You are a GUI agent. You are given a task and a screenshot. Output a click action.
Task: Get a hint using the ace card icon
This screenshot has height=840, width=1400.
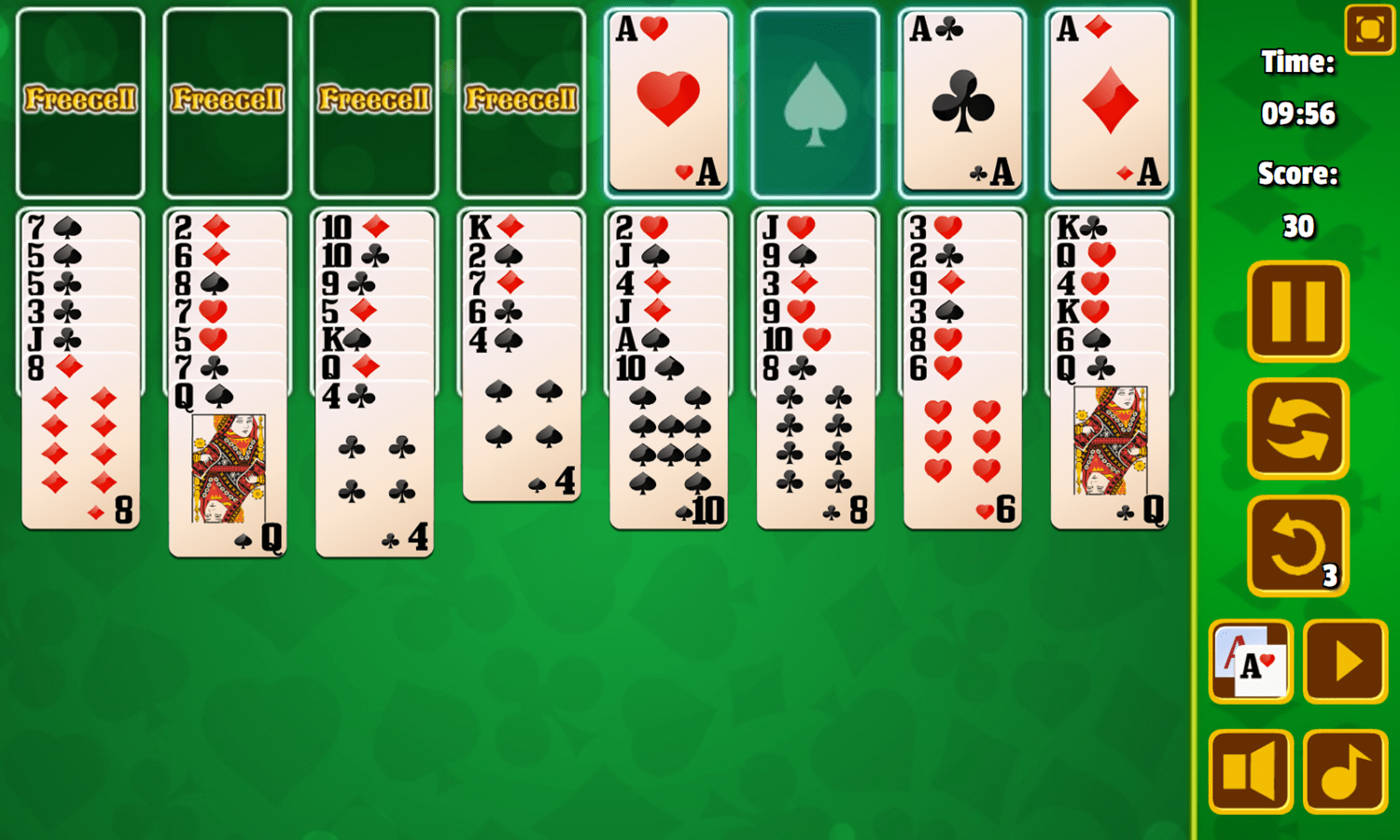tap(1253, 663)
